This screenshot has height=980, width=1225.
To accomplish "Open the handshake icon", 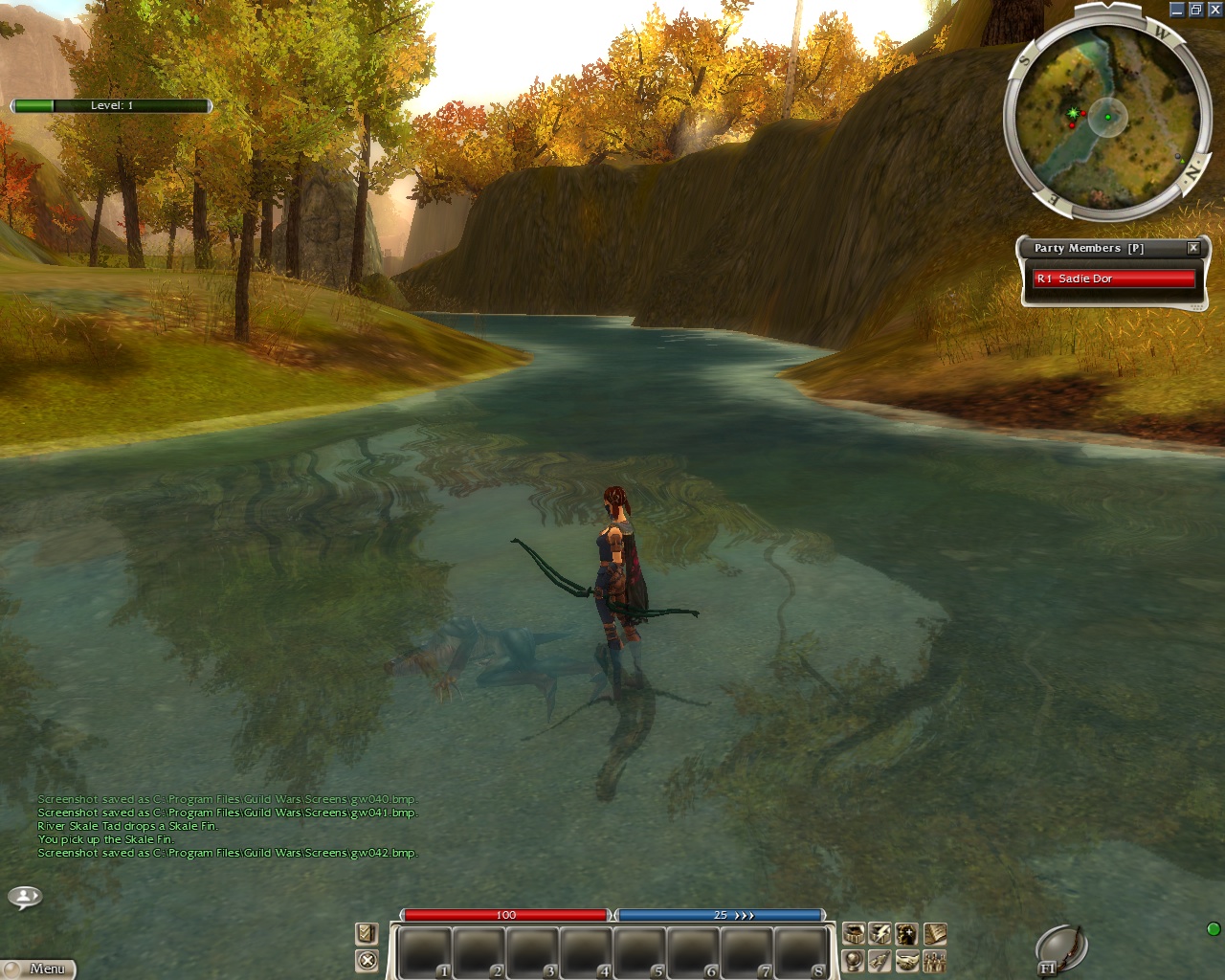I will click(x=907, y=960).
